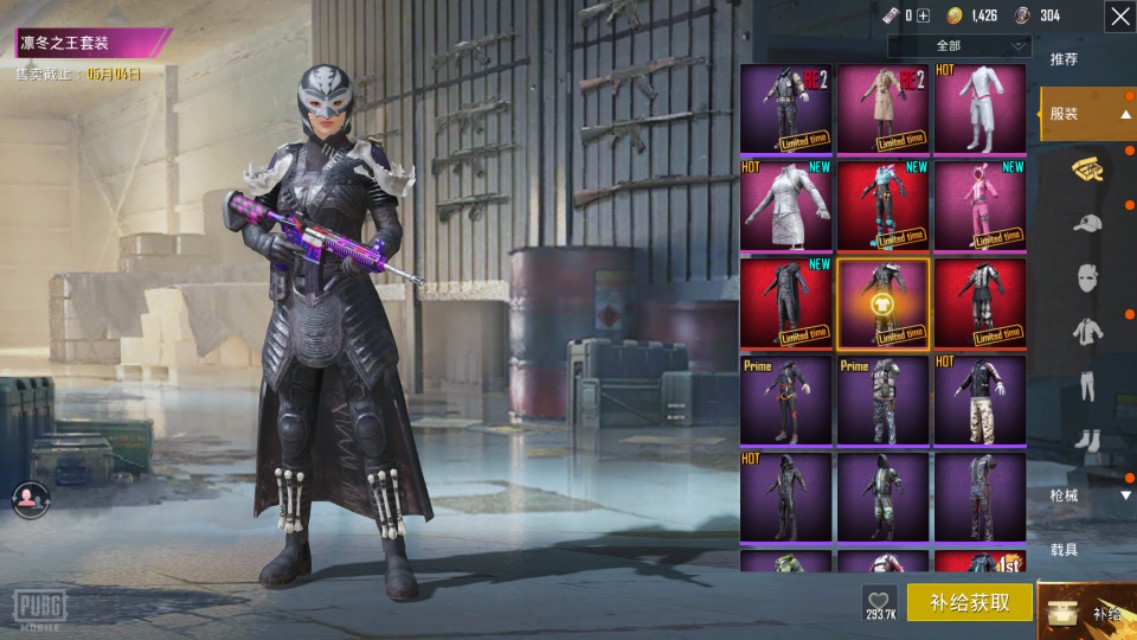The height and width of the screenshot is (640, 1137).
Task: Close the shop screen with the X
Action: [x=1119, y=16]
